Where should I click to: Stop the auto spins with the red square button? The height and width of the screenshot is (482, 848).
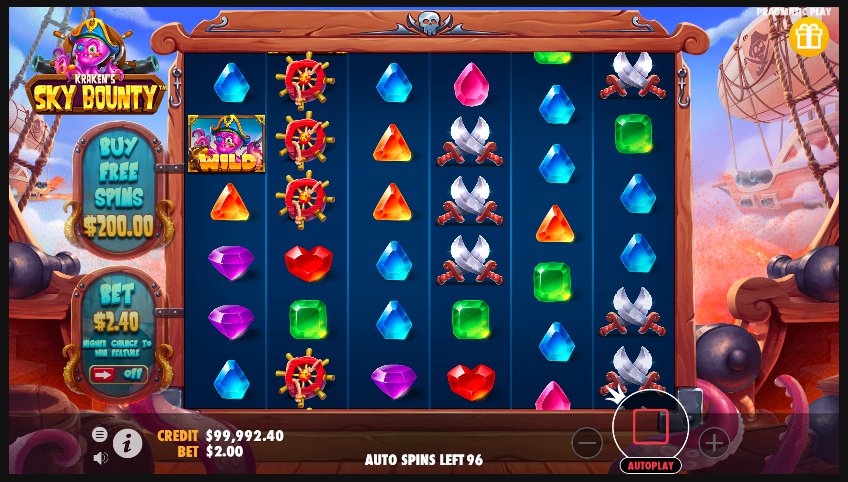point(650,427)
